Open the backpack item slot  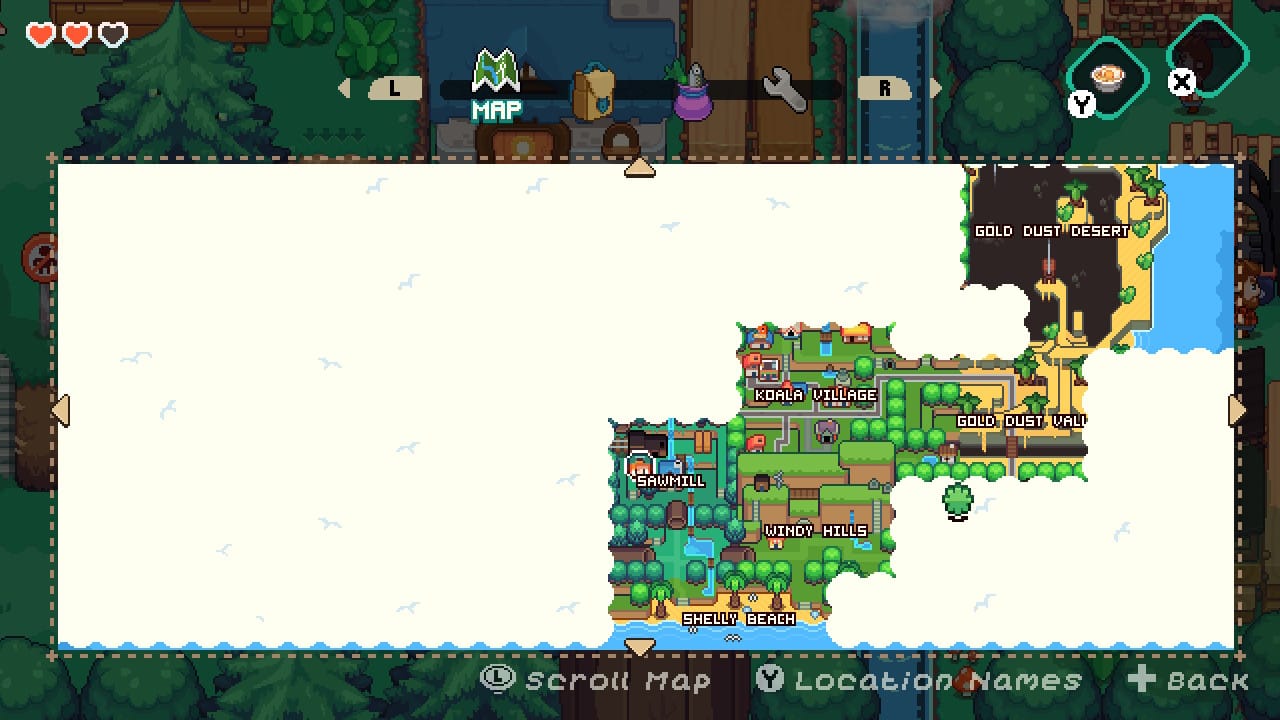(x=592, y=90)
